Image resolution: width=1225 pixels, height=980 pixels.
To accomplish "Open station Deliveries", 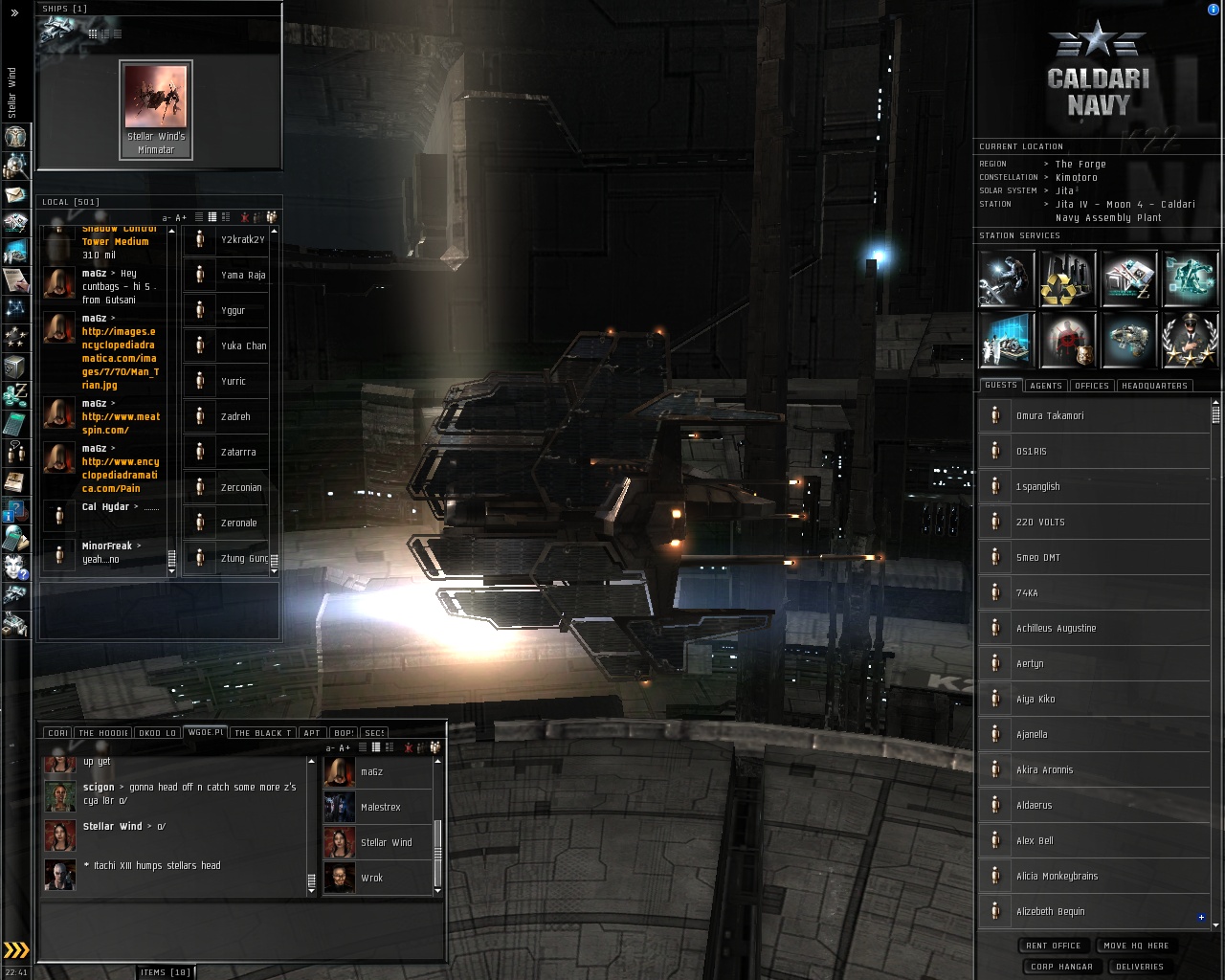I will [x=1139, y=967].
